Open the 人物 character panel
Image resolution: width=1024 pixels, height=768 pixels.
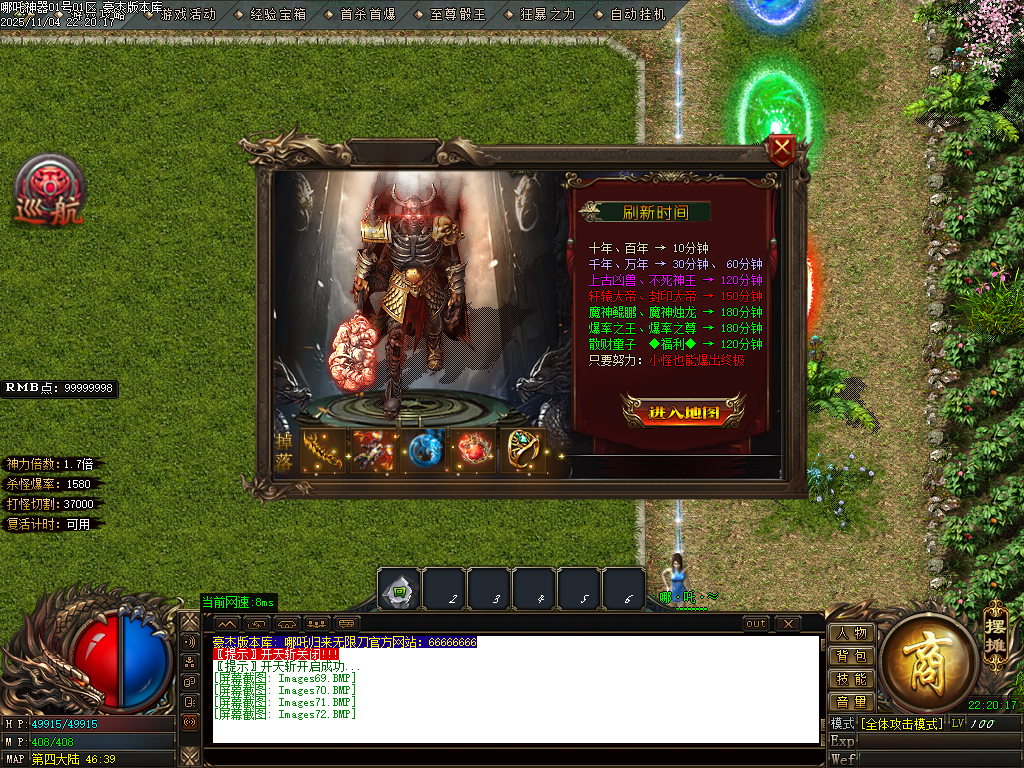[x=852, y=633]
